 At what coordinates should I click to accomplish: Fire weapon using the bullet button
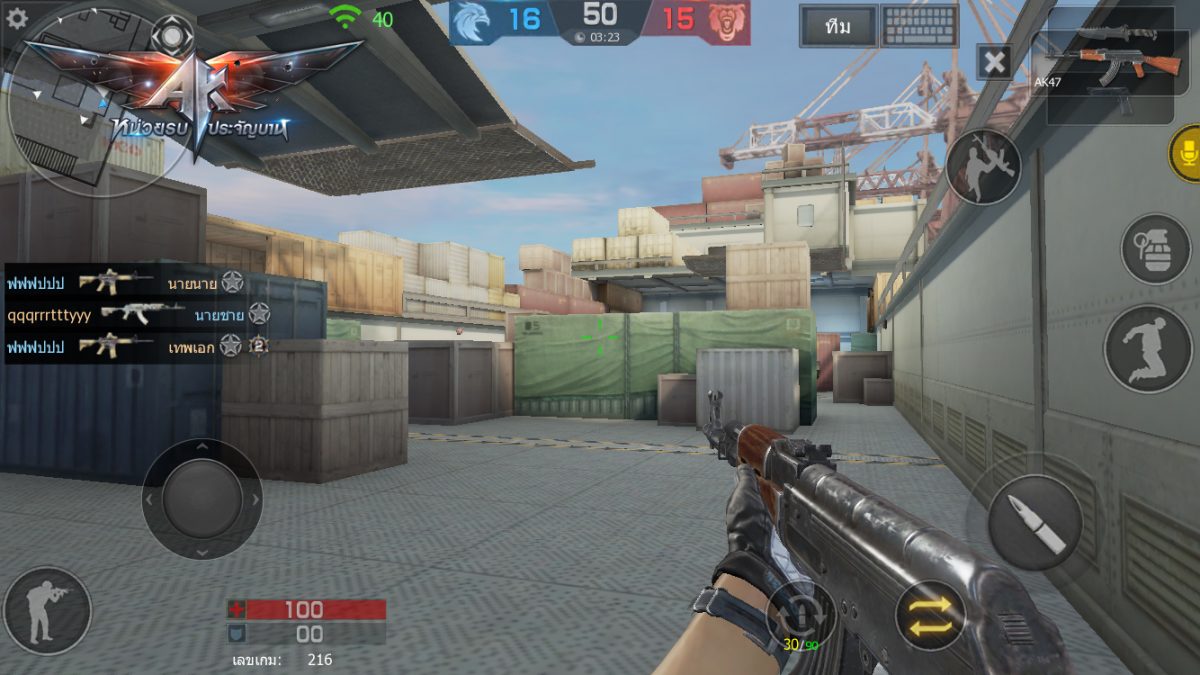[x=1034, y=522]
